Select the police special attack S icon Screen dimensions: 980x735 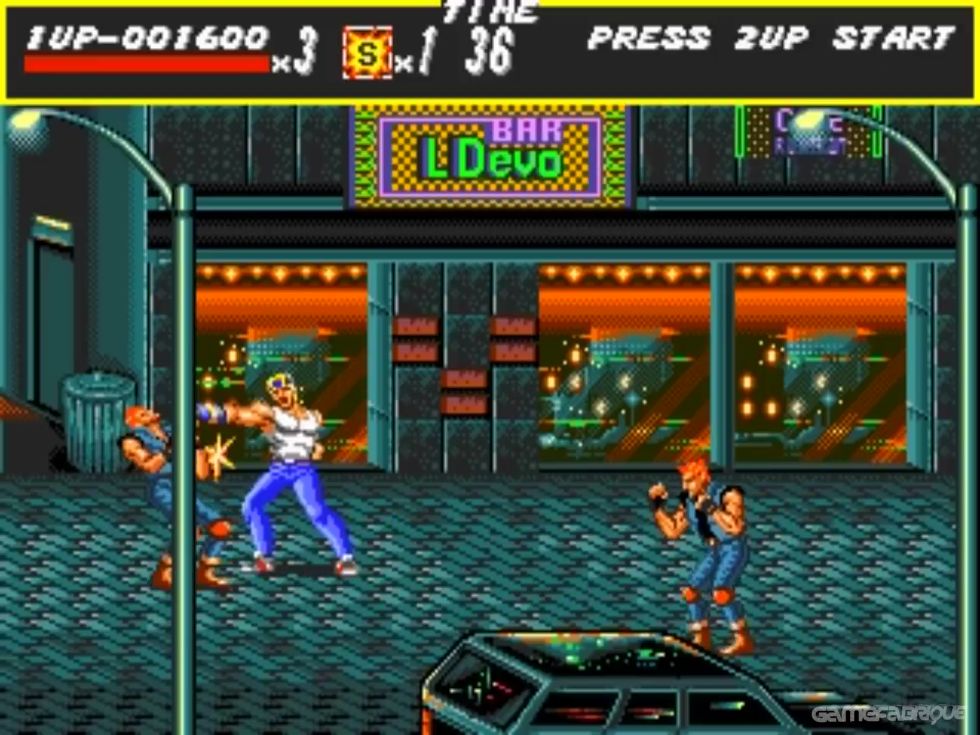coord(367,53)
